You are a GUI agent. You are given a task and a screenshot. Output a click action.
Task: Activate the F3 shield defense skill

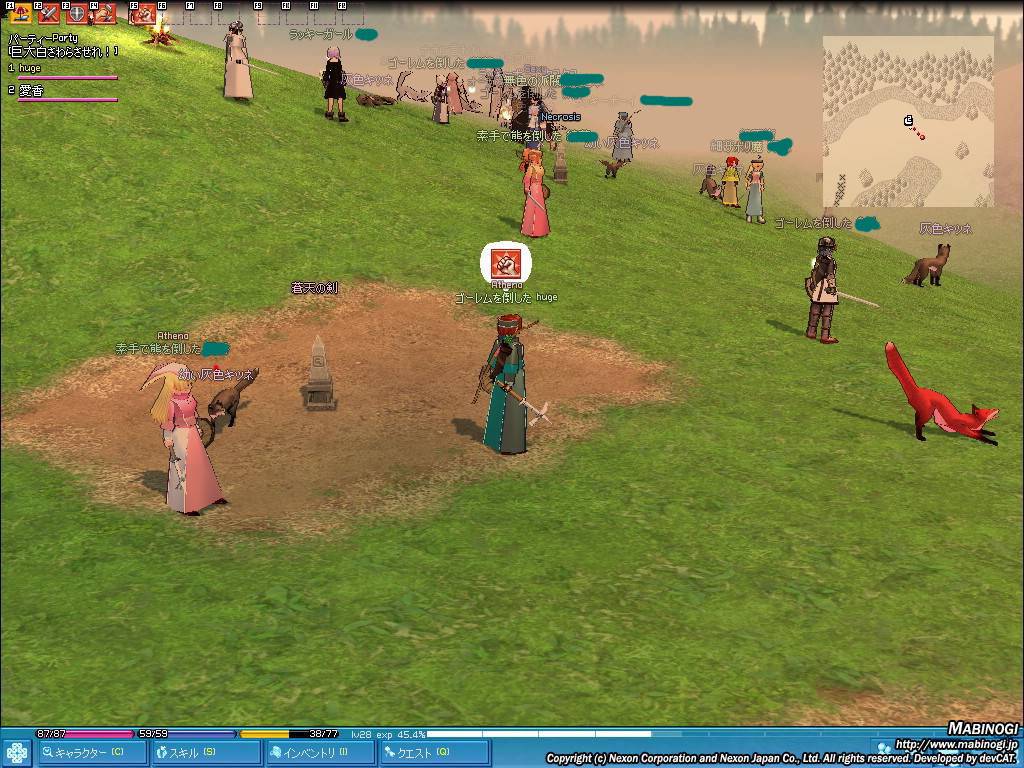tap(76, 14)
